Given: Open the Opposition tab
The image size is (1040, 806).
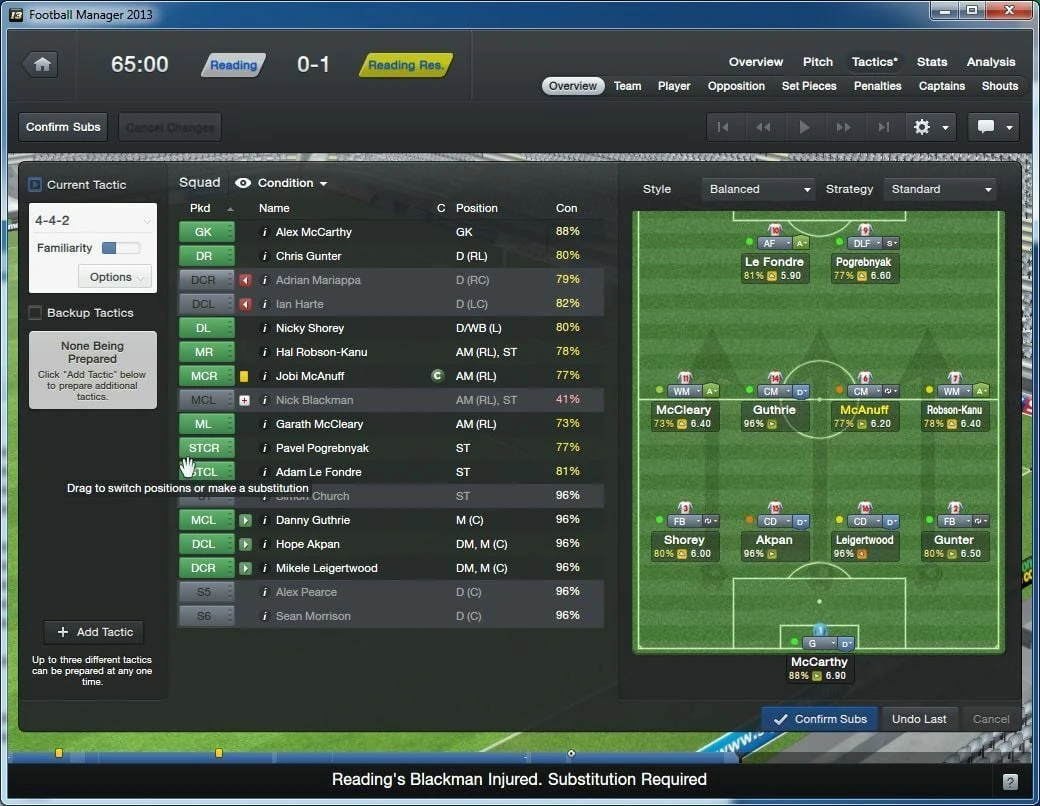Looking at the screenshot, I should pos(736,86).
